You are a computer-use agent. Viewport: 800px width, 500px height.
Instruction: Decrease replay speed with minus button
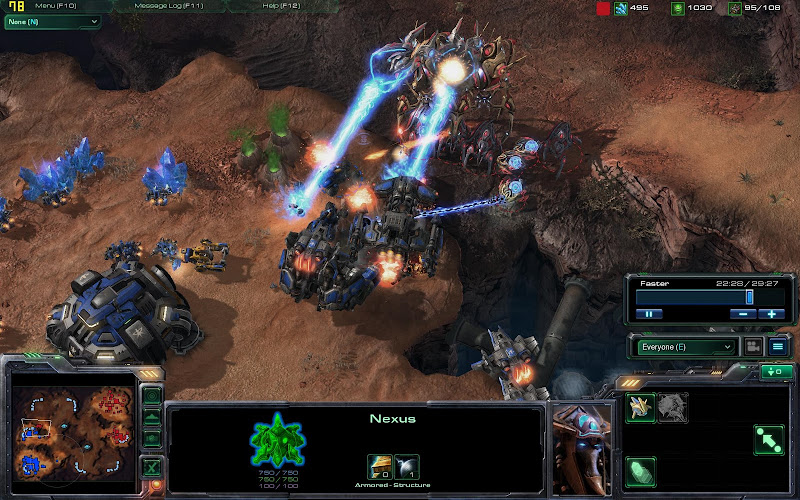[742, 314]
